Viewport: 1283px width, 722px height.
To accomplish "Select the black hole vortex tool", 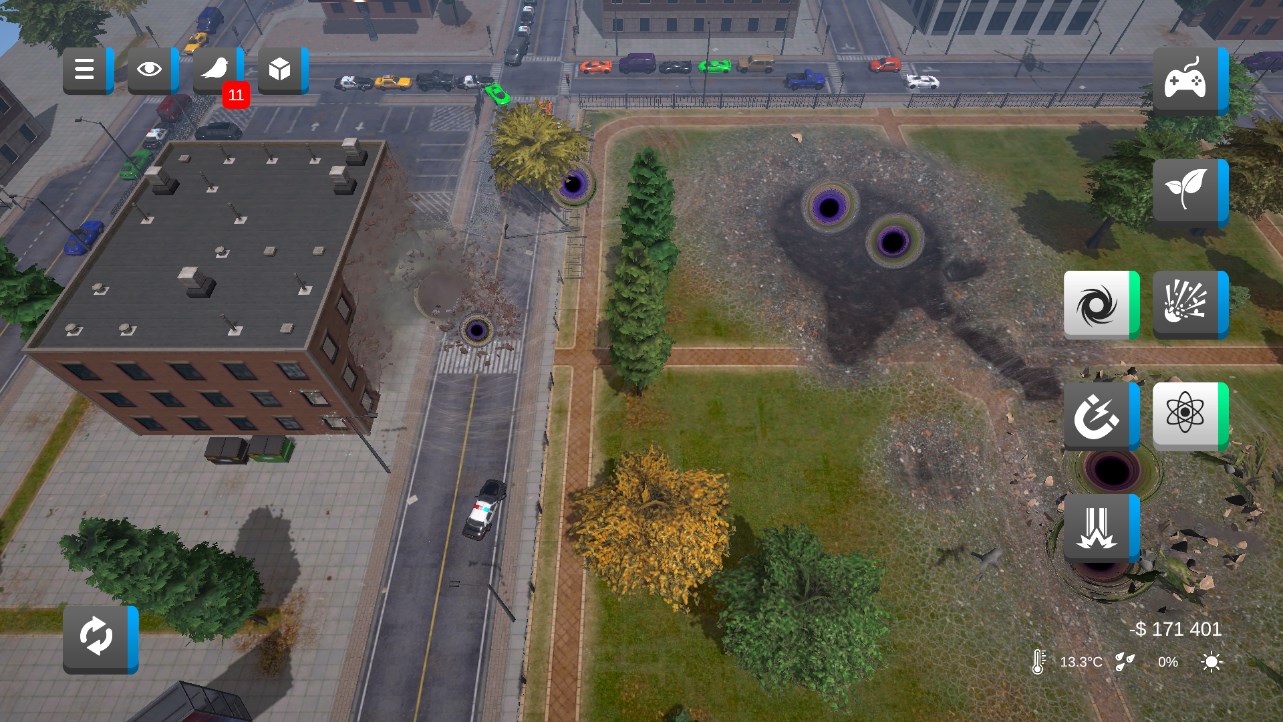I will click(1098, 304).
